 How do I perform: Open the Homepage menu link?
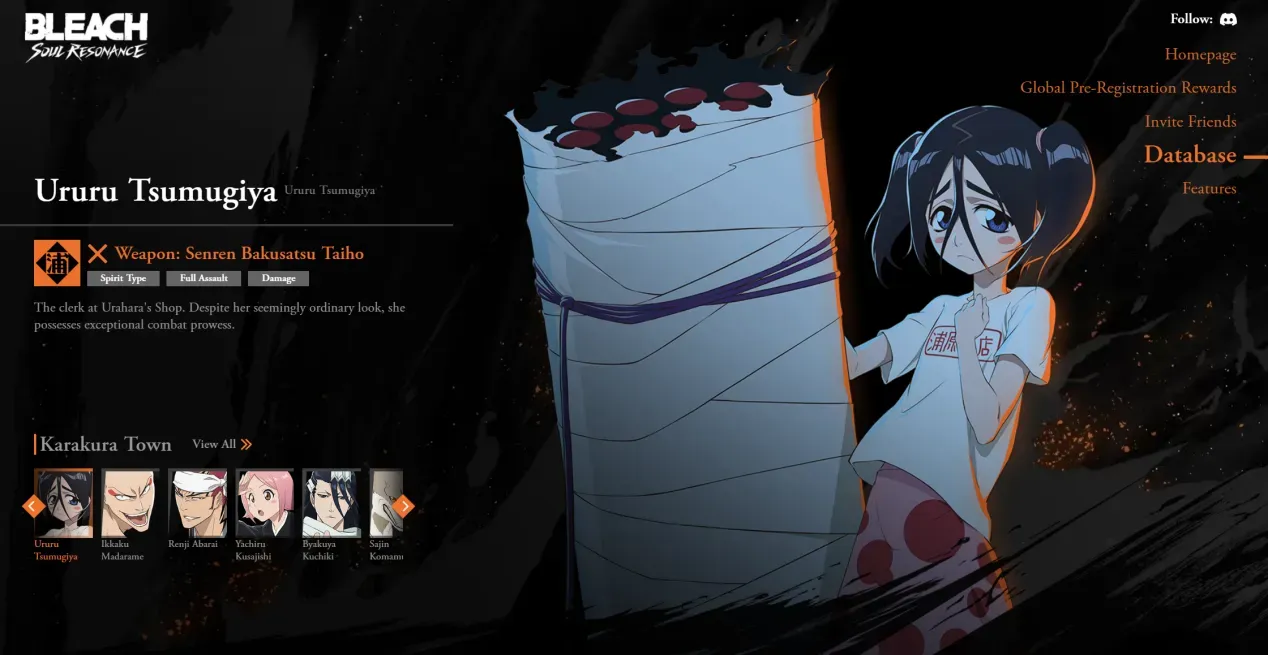[1200, 55]
